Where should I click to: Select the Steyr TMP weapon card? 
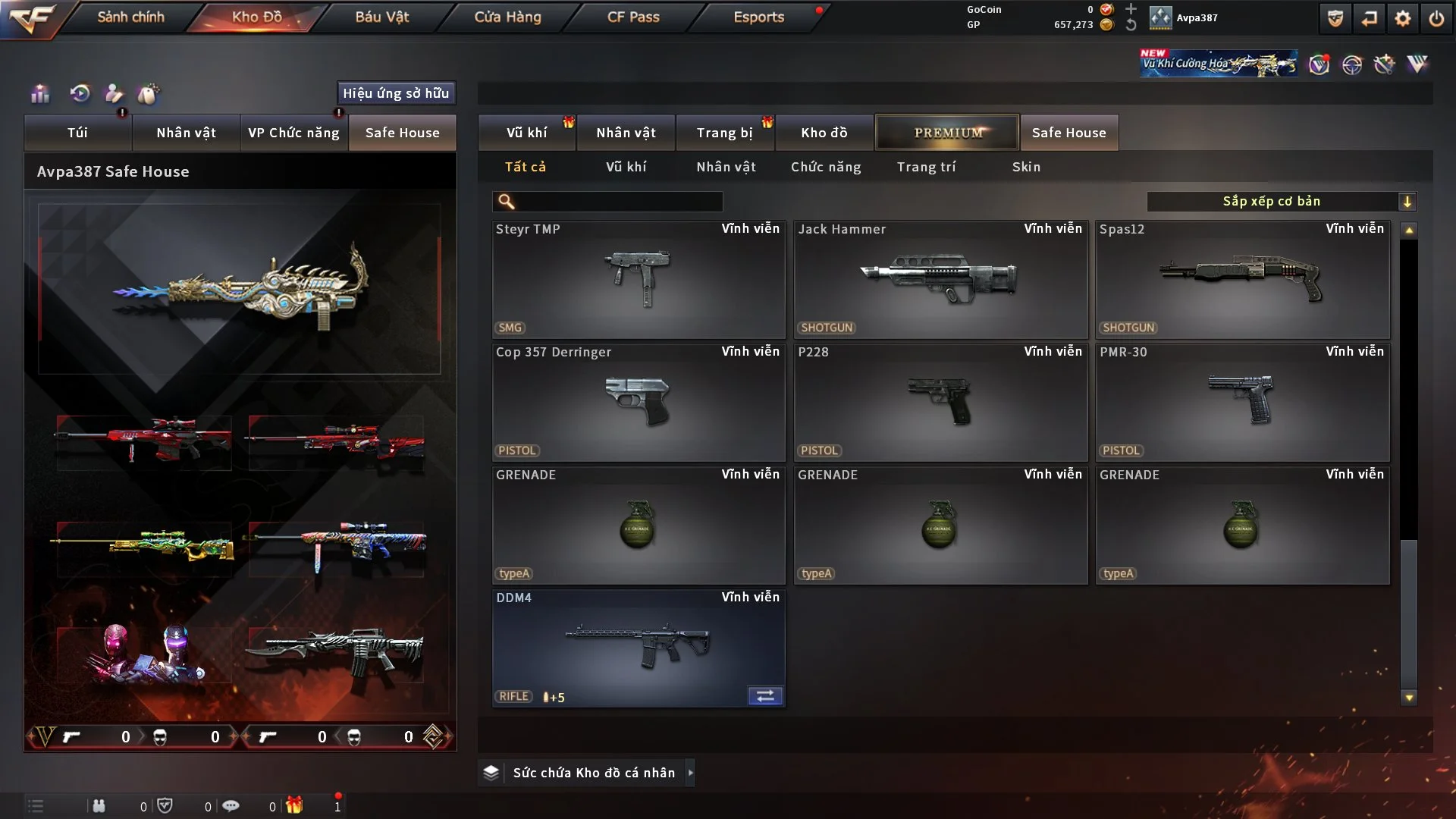pyautogui.click(x=638, y=279)
